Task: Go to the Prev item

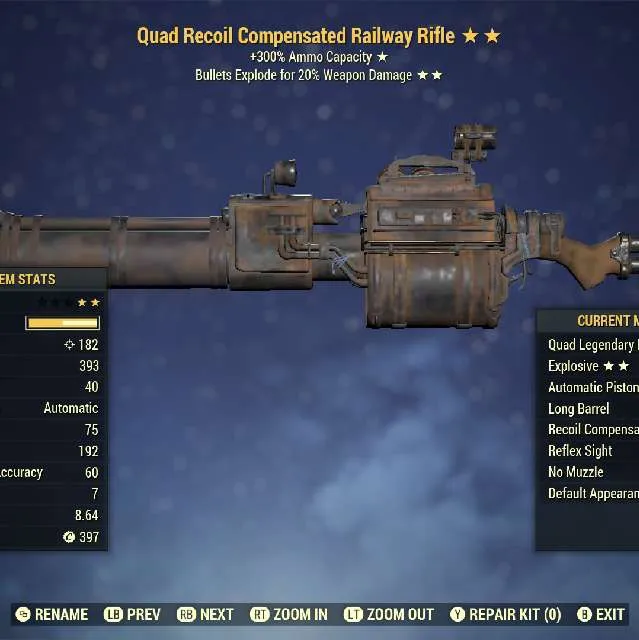Action: [x=132, y=614]
